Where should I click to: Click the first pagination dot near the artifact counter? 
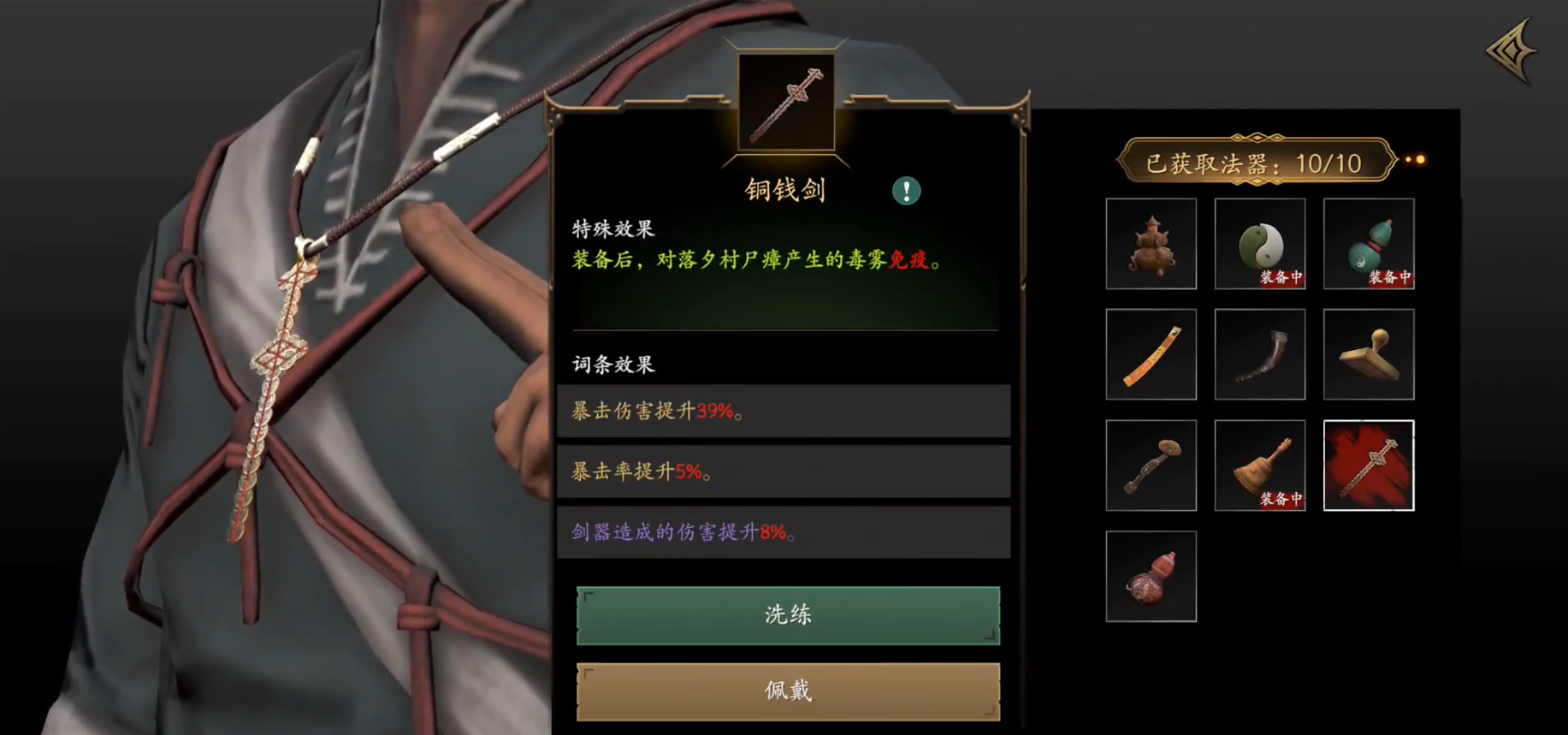pos(1409,160)
